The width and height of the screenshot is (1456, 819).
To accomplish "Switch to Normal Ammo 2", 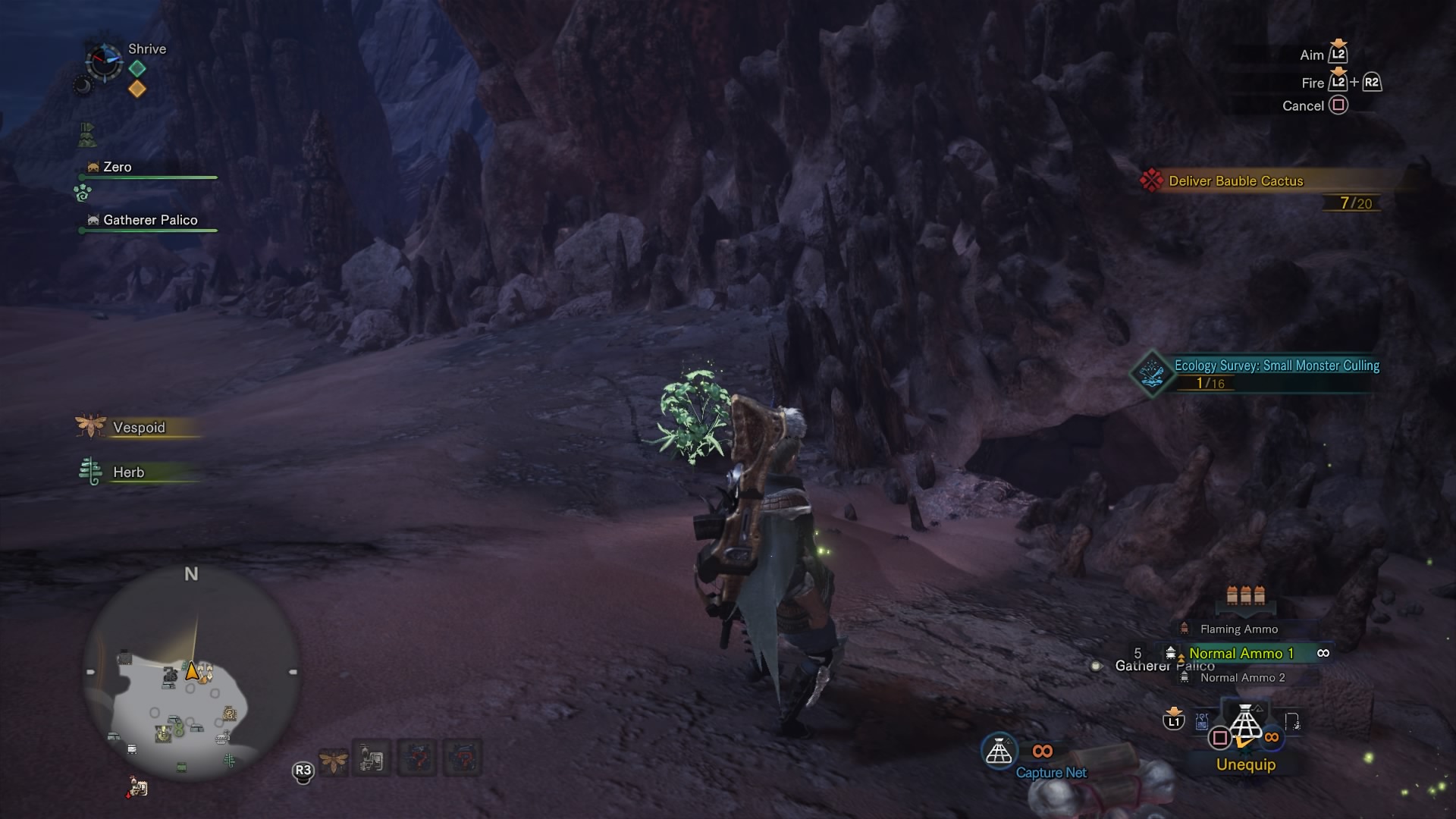I will click(1242, 678).
